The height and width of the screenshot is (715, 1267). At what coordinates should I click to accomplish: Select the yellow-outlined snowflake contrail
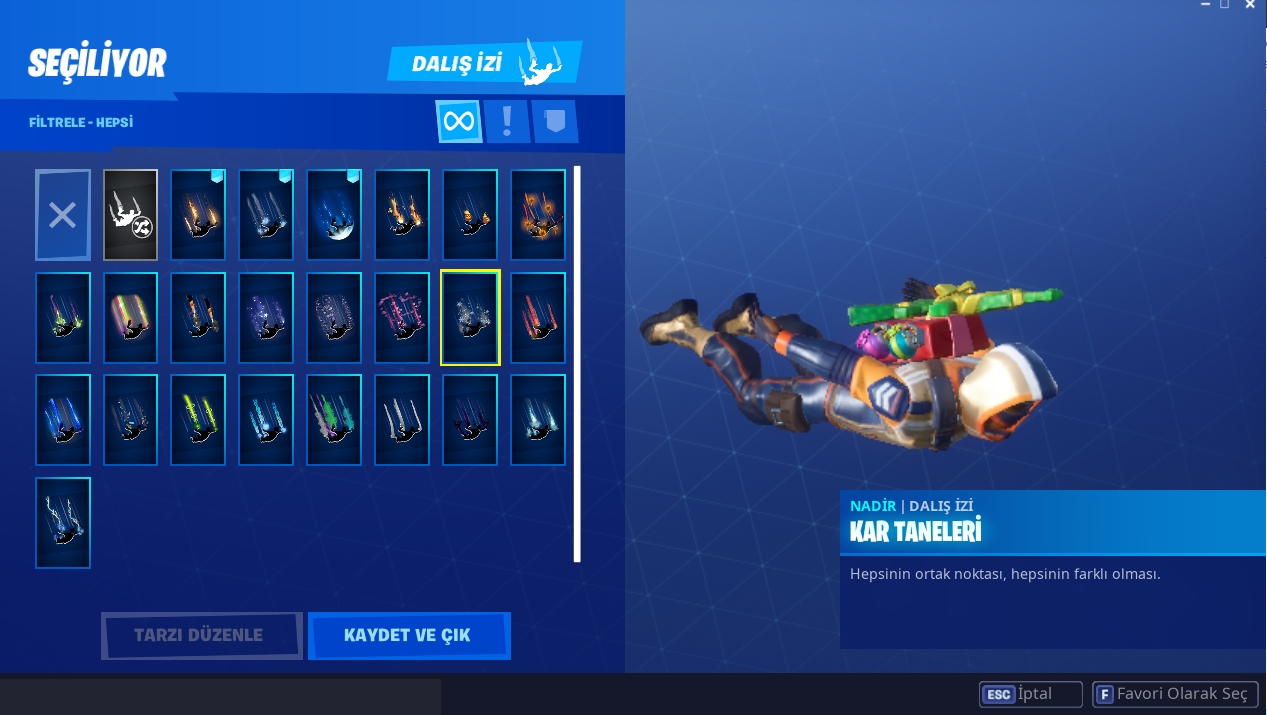470,318
